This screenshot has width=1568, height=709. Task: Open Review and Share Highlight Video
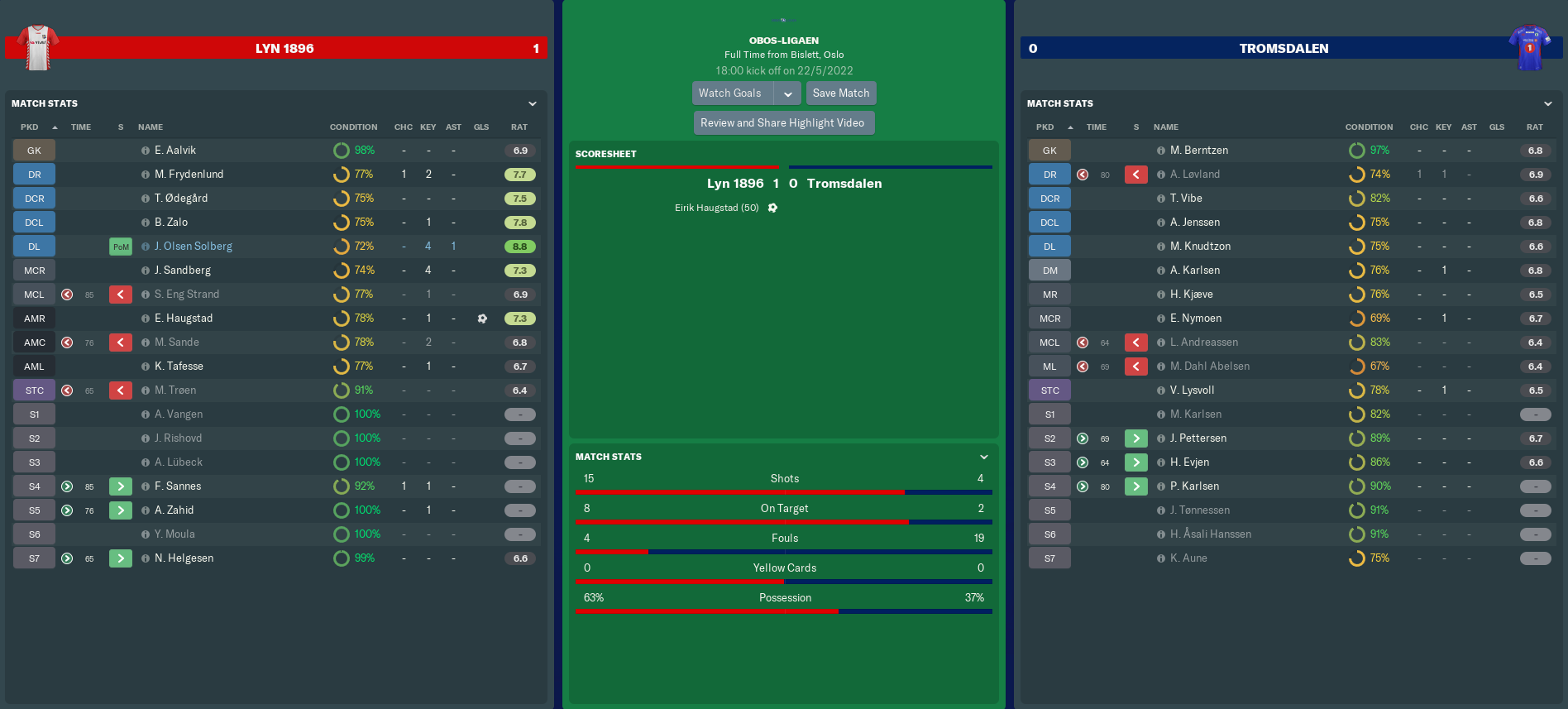(782, 123)
